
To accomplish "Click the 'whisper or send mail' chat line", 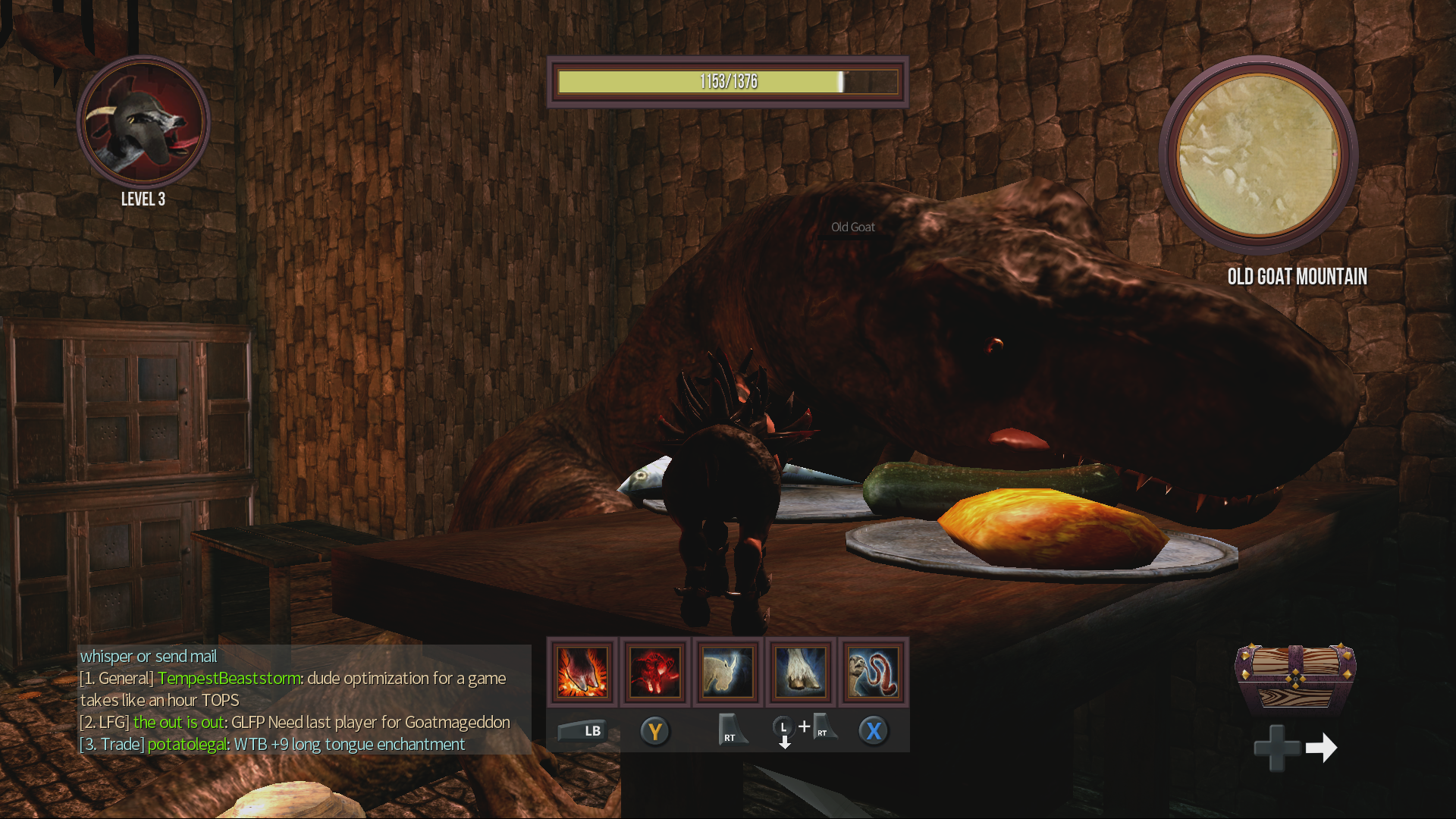I will click(149, 657).
